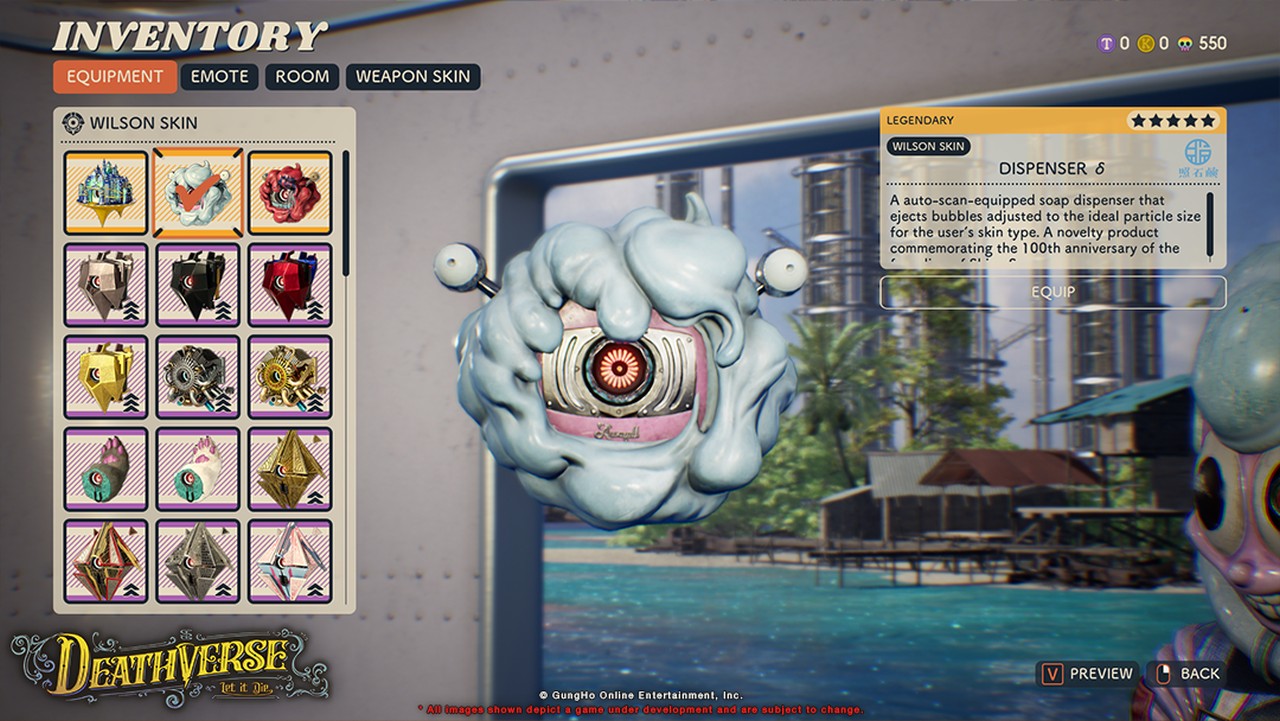Select the gold polygonal Wilson skin
Screen dimensions: 1280x721
click(x=106, y=377)
